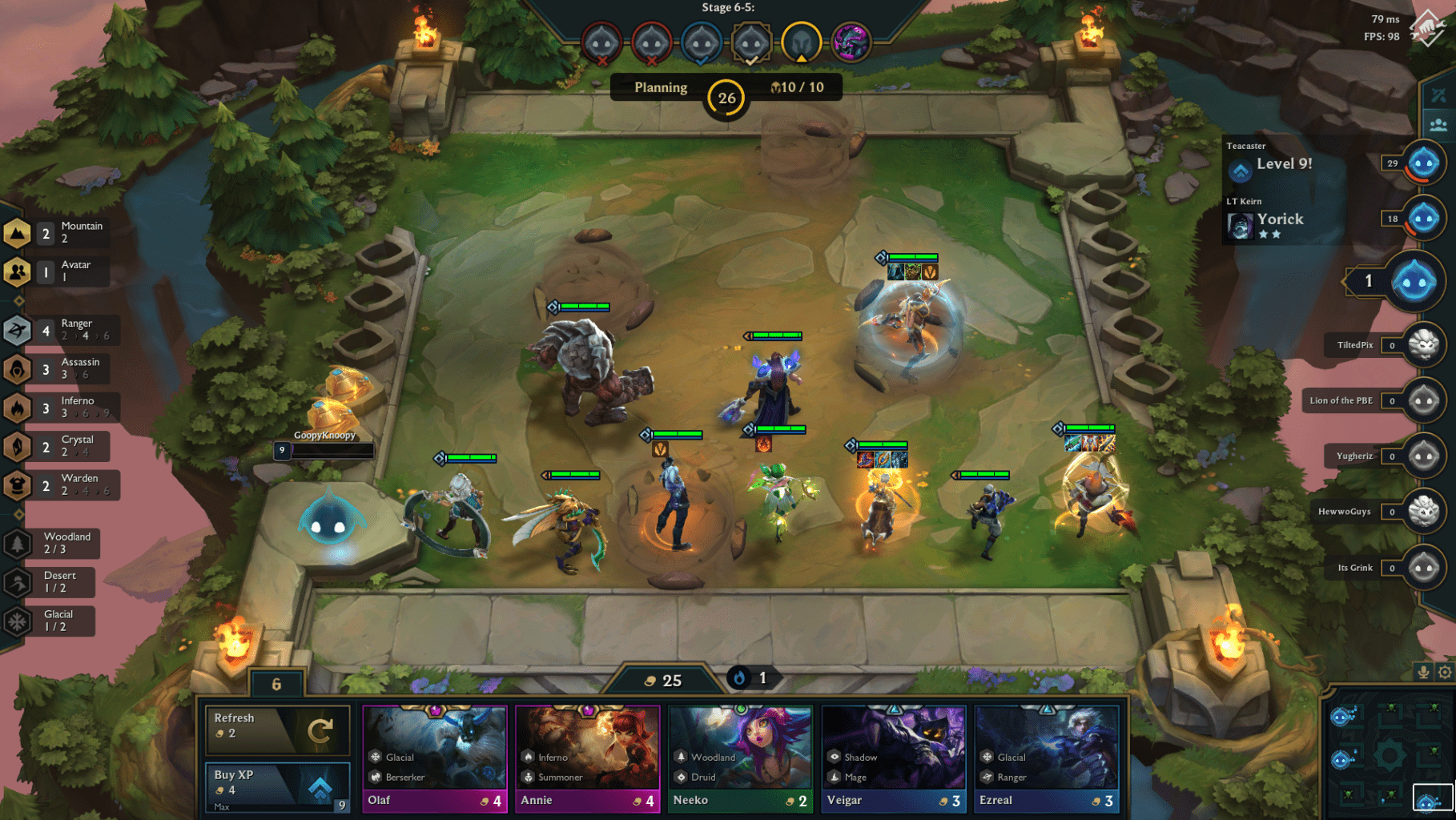Buy XP for 4 gold
The height and width of the screenshot is (820, 1456).
[277, 786]
